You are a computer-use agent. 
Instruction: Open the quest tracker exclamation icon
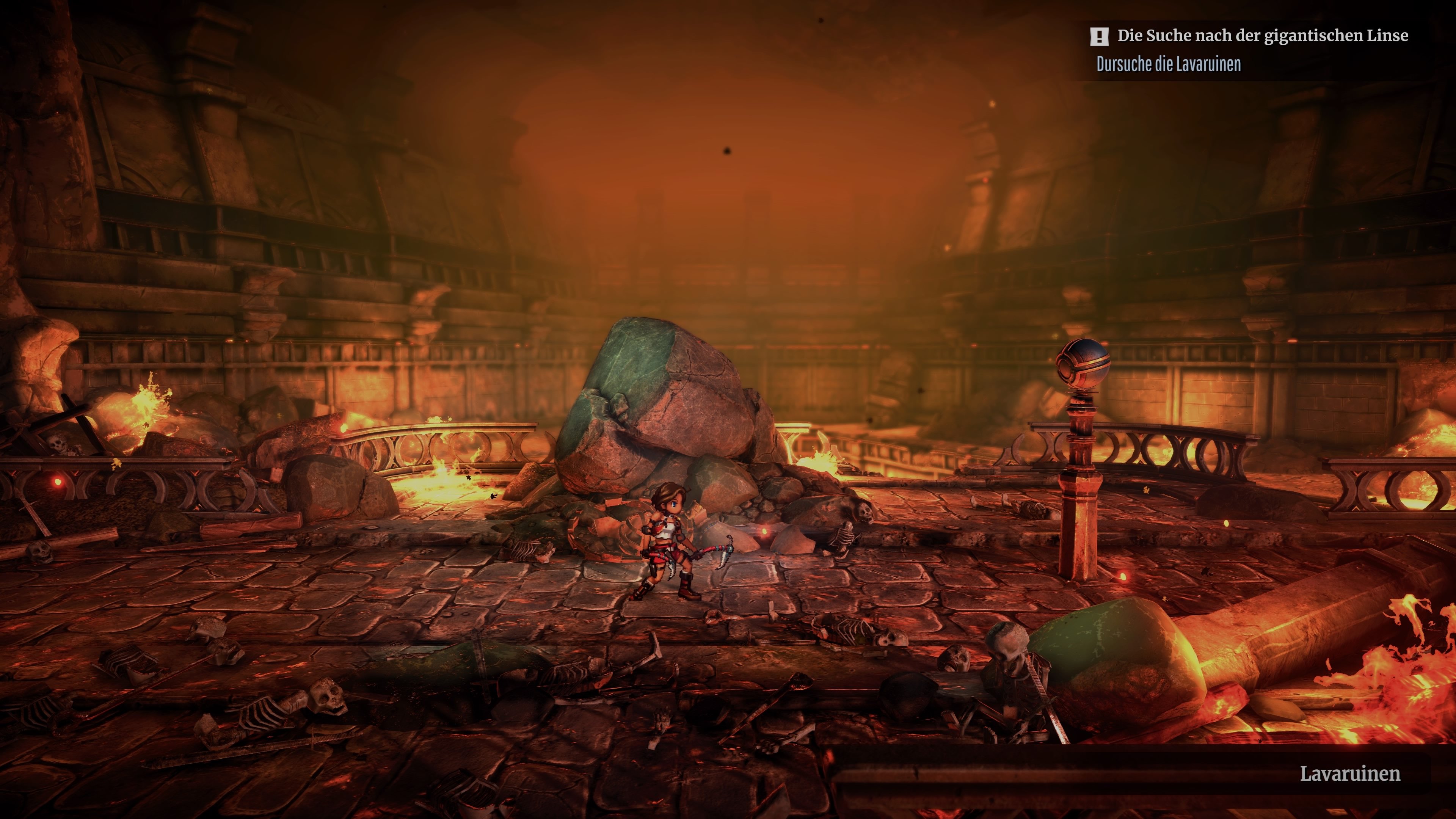click(x=1099, y=37)
